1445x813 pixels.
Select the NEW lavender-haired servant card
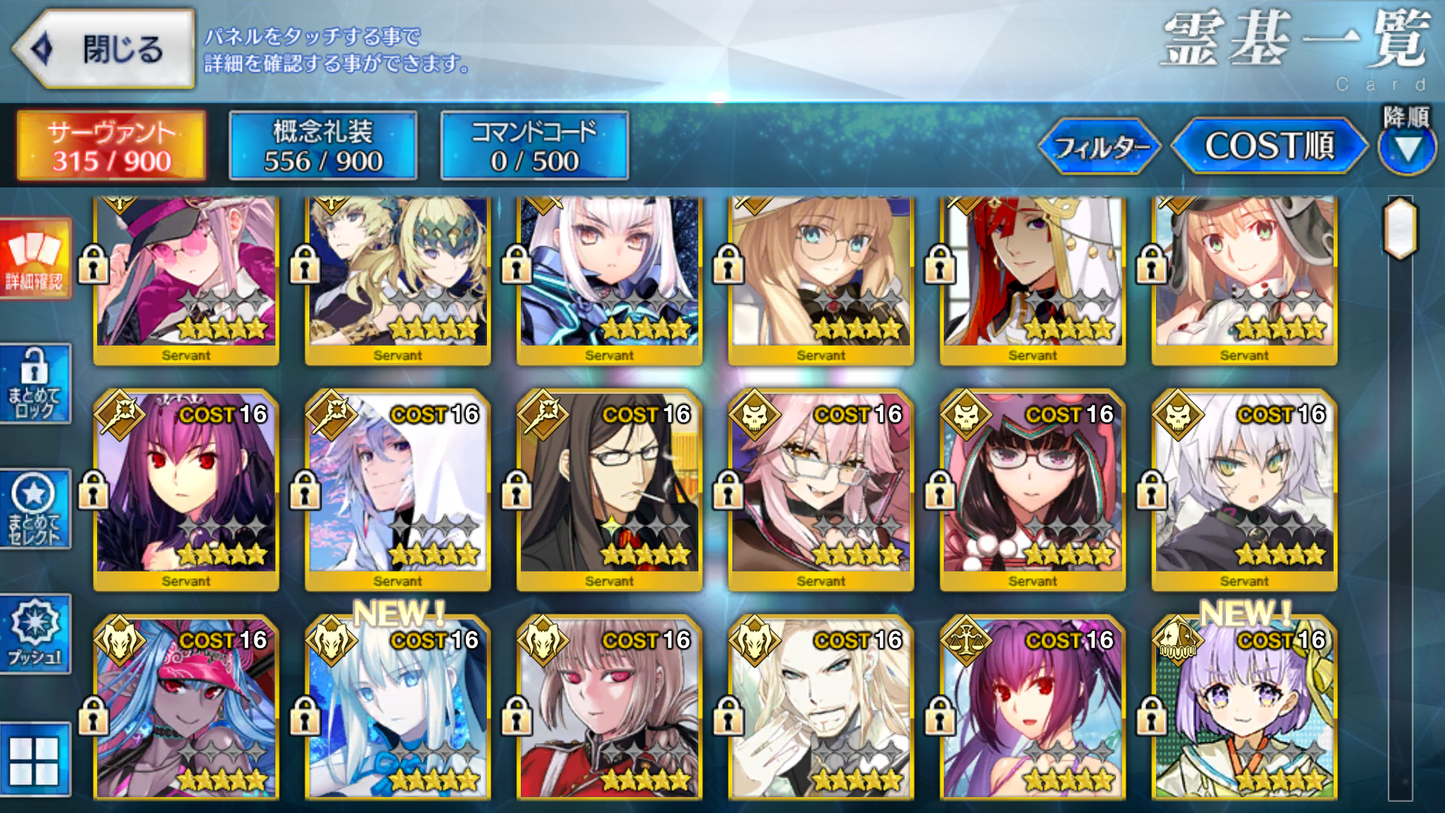point(1244,710)
